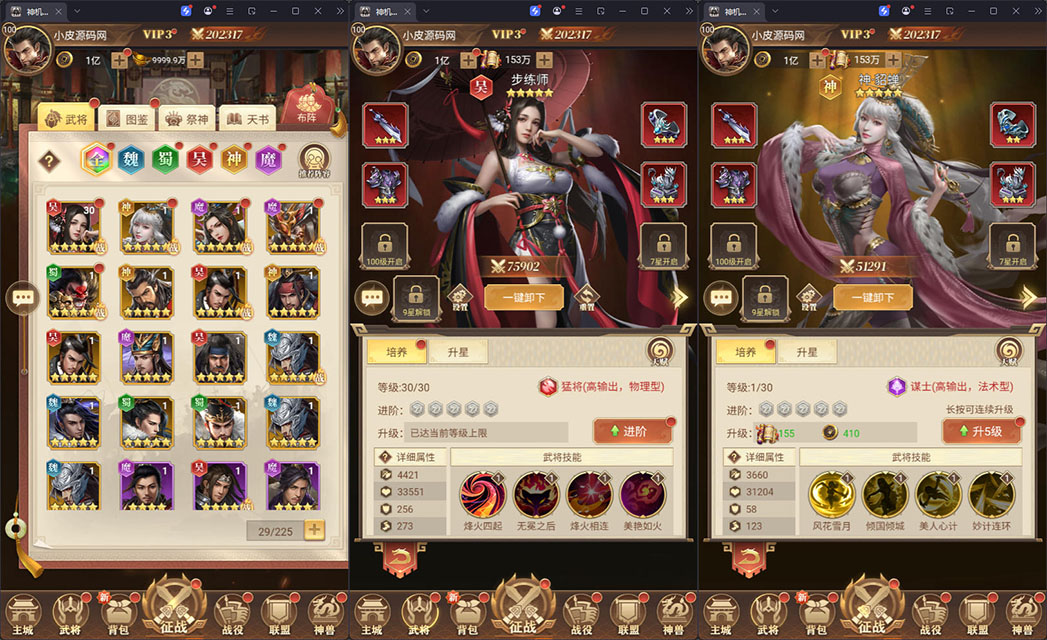
Task: Open the 风花雪月 skill details
Action: [x=832, y=494]
